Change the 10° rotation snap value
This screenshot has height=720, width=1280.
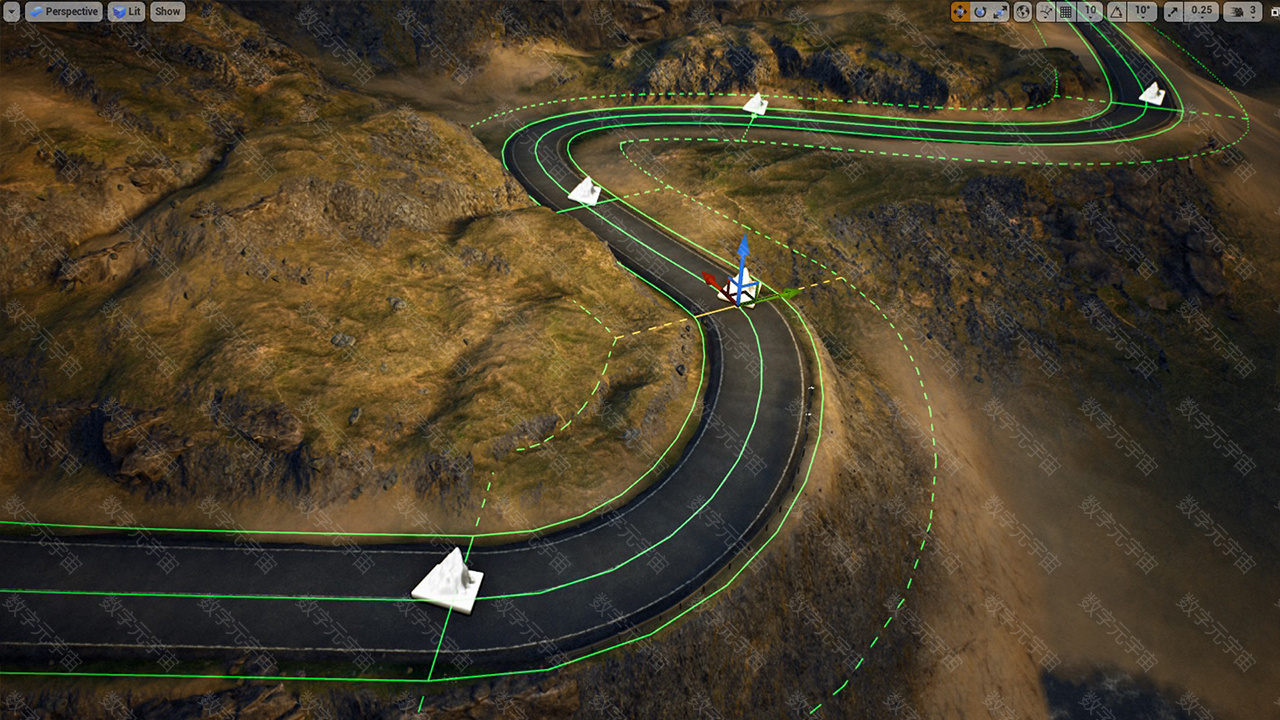(x=1144, y=12)
